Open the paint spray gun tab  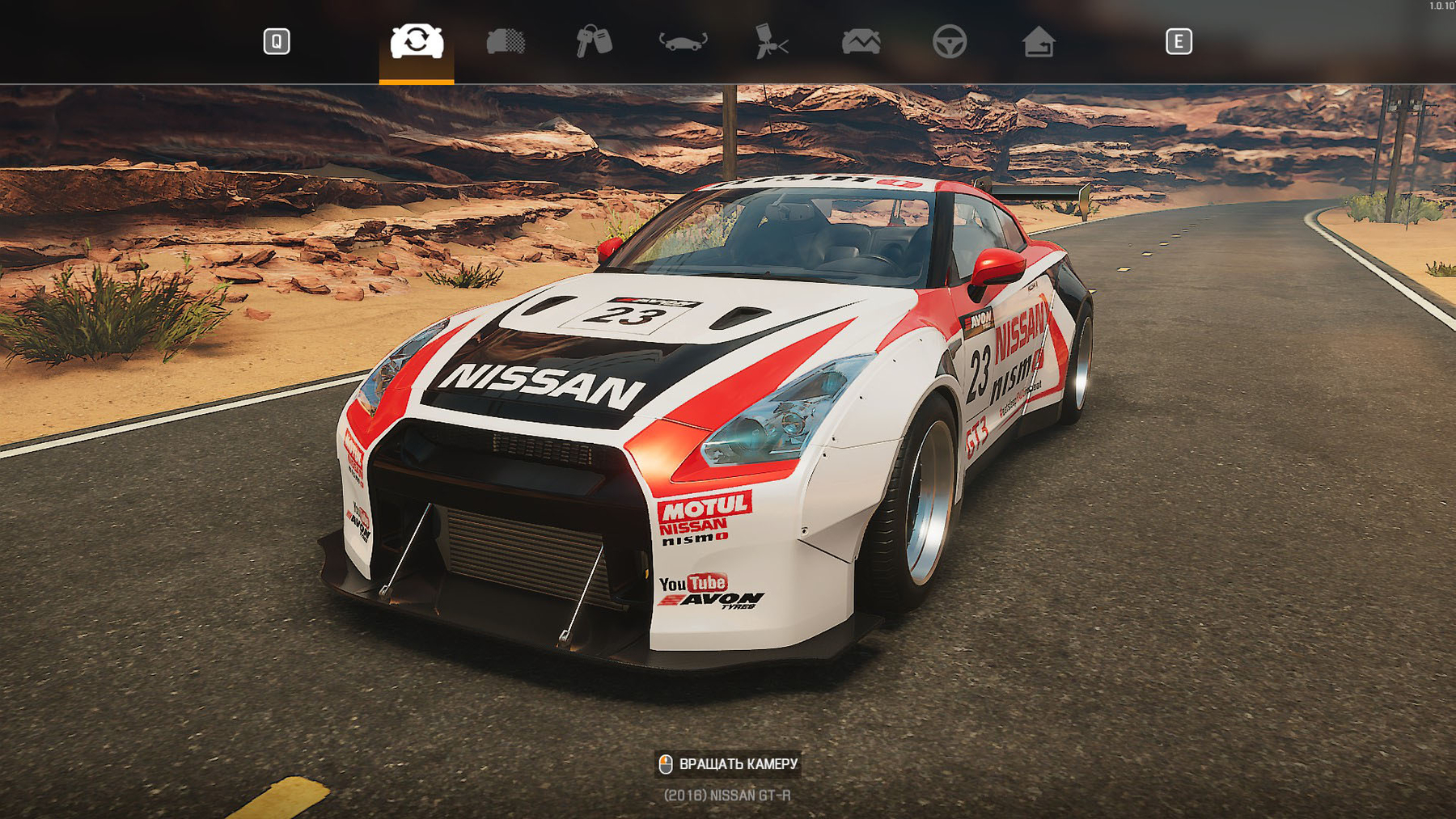[772, 41]
